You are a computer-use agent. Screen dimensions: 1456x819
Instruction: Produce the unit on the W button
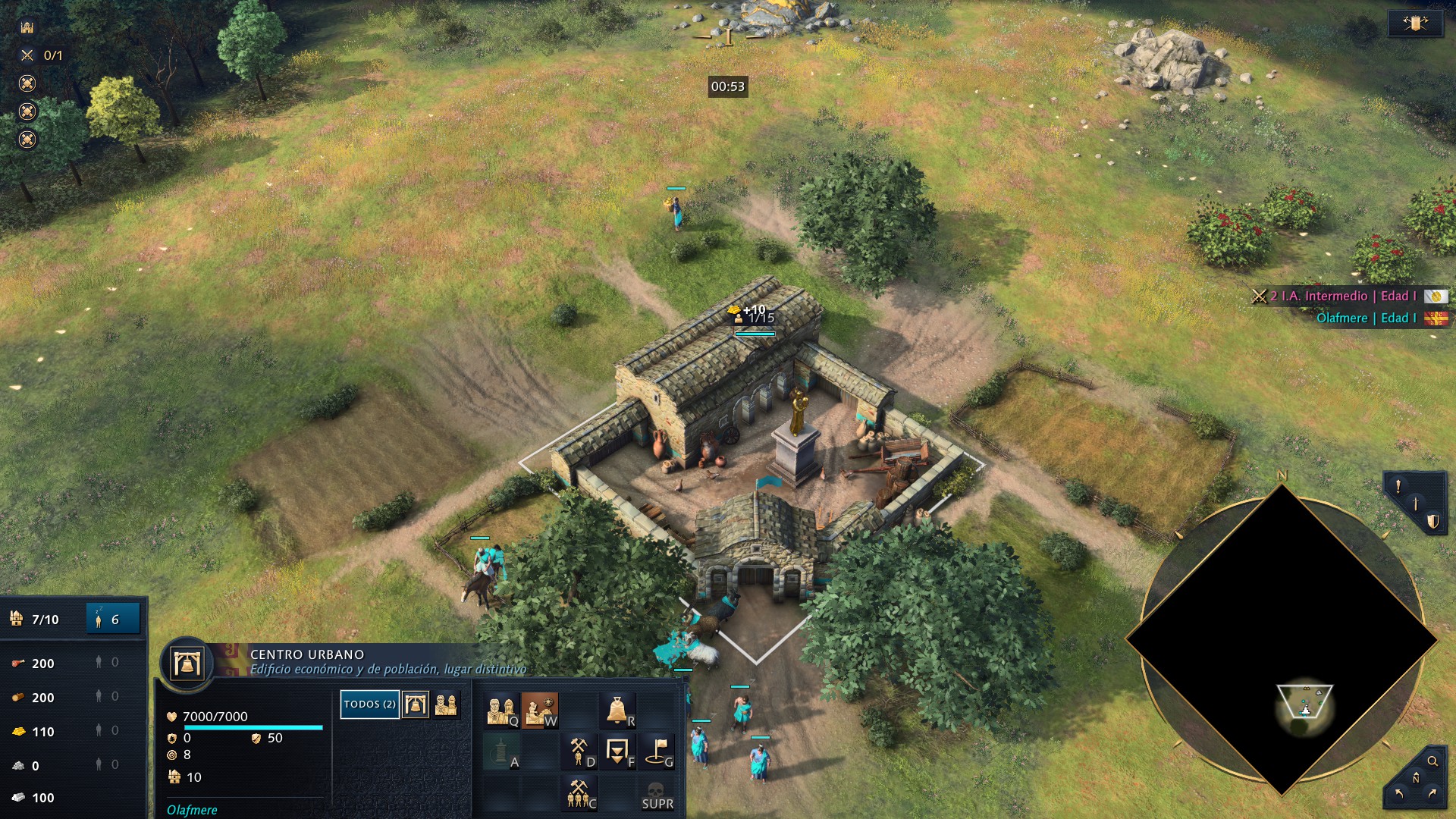tap(539, 711)
